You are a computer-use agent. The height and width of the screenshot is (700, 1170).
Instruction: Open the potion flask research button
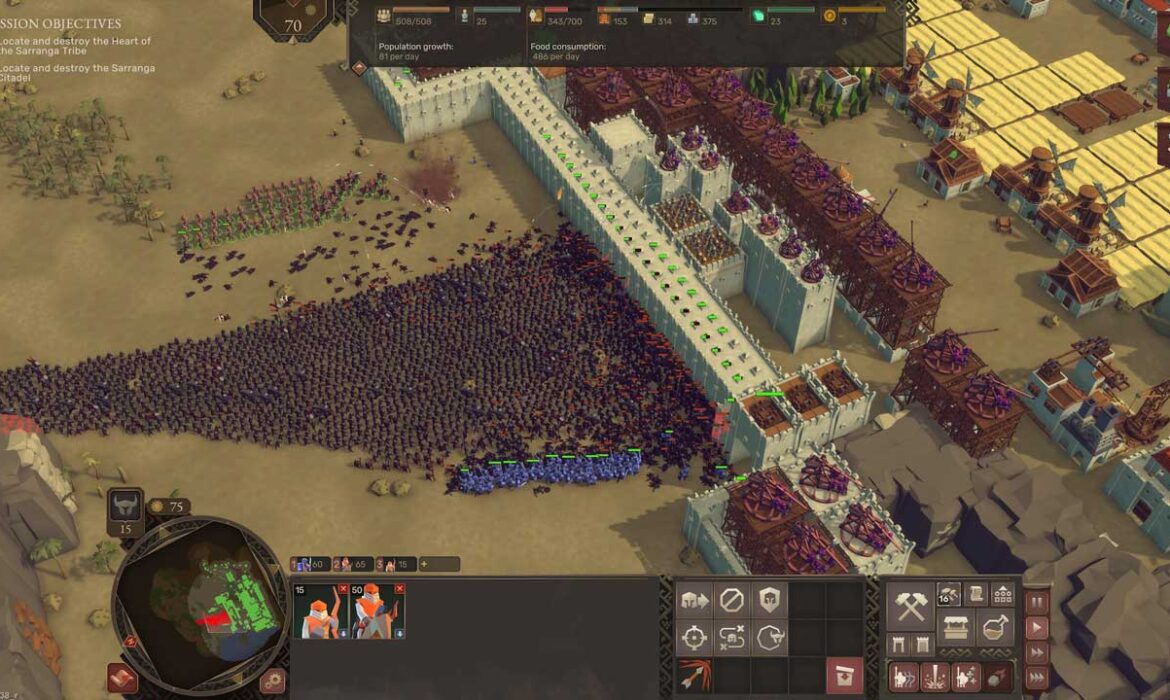click(x=996, y=629)
